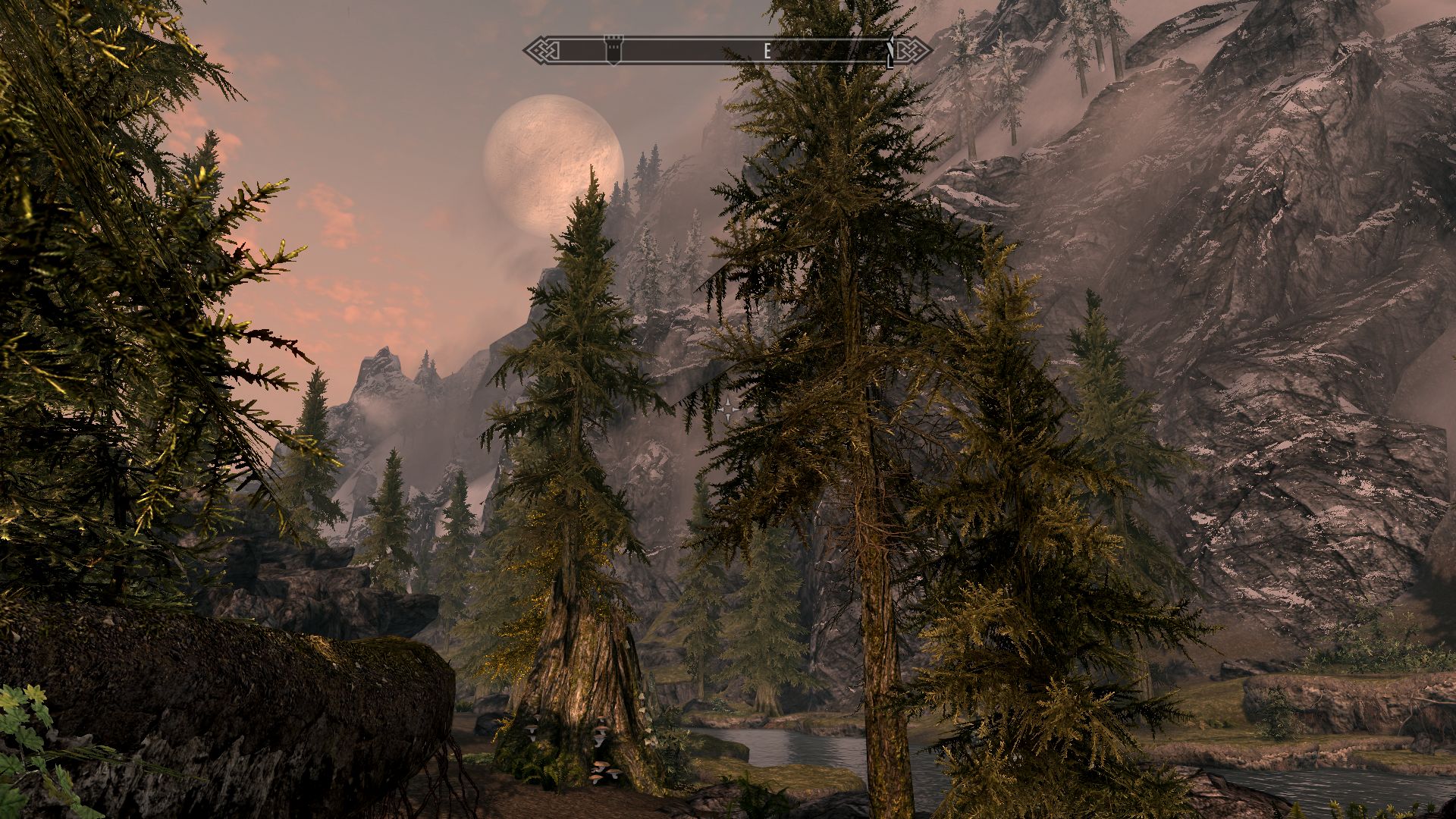
Task: Select the E cardinal letter on the compass
Action: (x=767, y=50)
